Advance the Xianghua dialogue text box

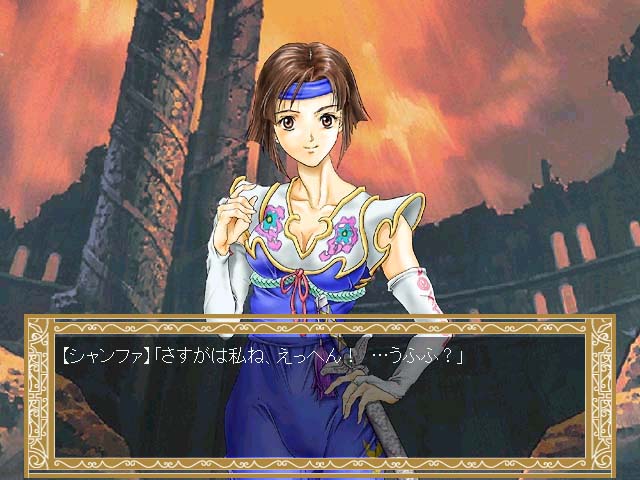click(319, 394)
